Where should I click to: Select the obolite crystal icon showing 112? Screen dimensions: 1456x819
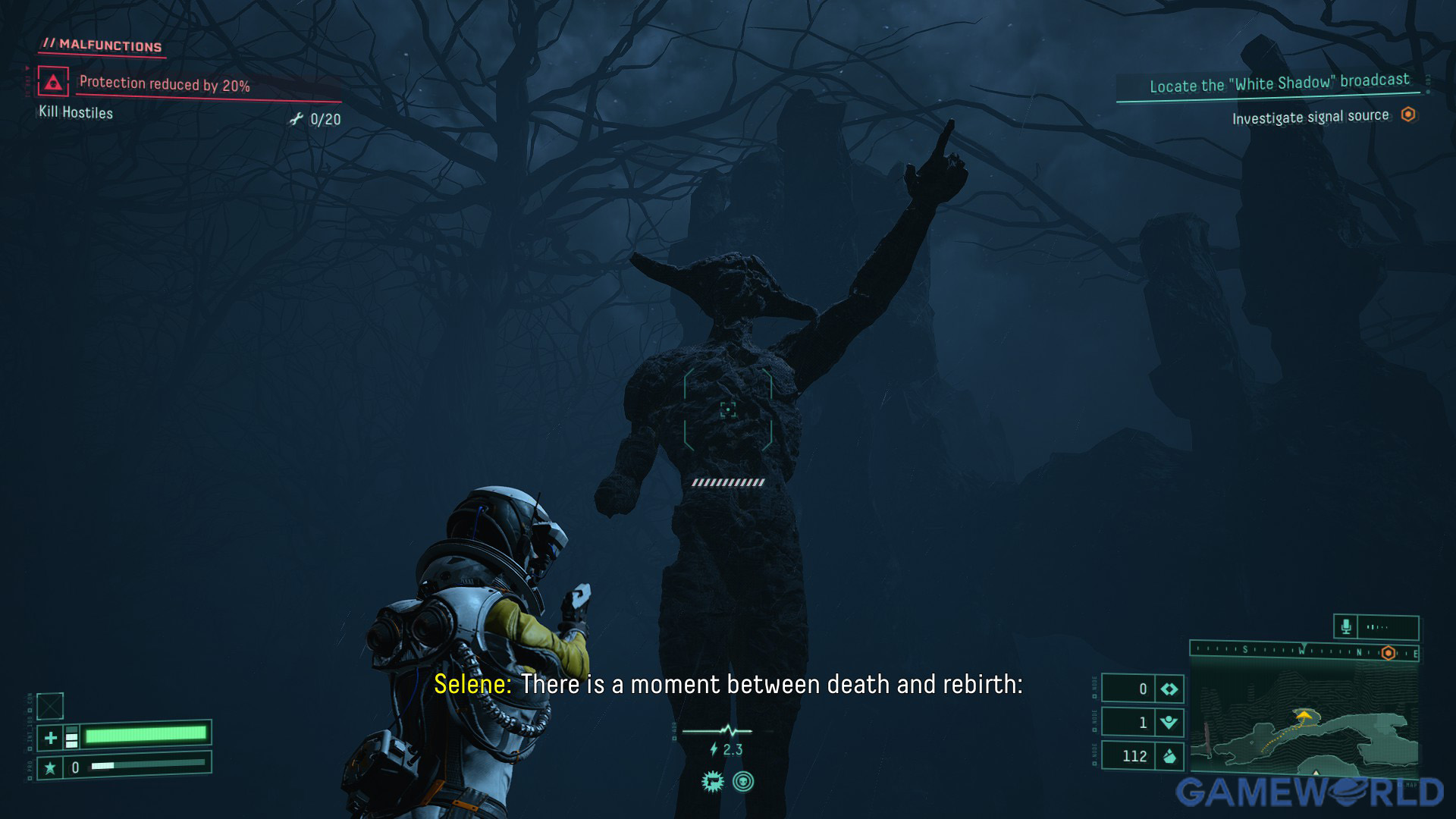pyautogui.click(x=1169, y=756)
